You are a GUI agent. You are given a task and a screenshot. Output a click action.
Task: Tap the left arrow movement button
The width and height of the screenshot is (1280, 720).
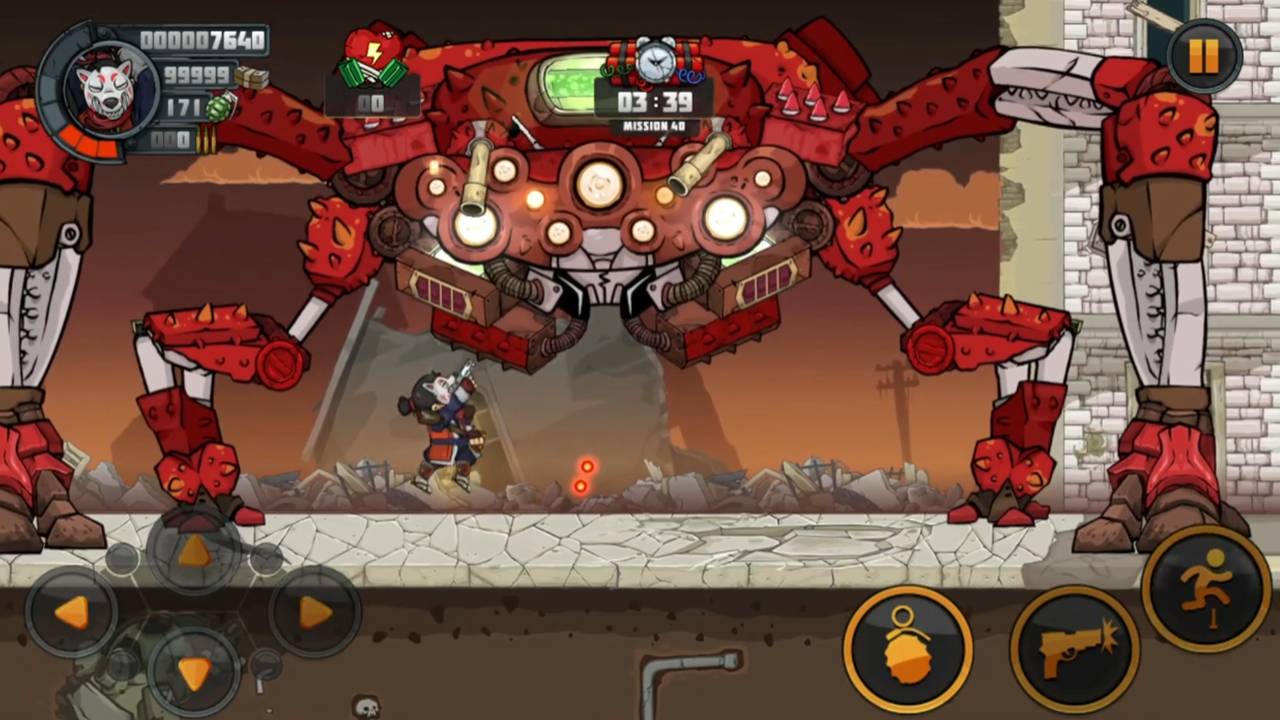click(71, 612)
